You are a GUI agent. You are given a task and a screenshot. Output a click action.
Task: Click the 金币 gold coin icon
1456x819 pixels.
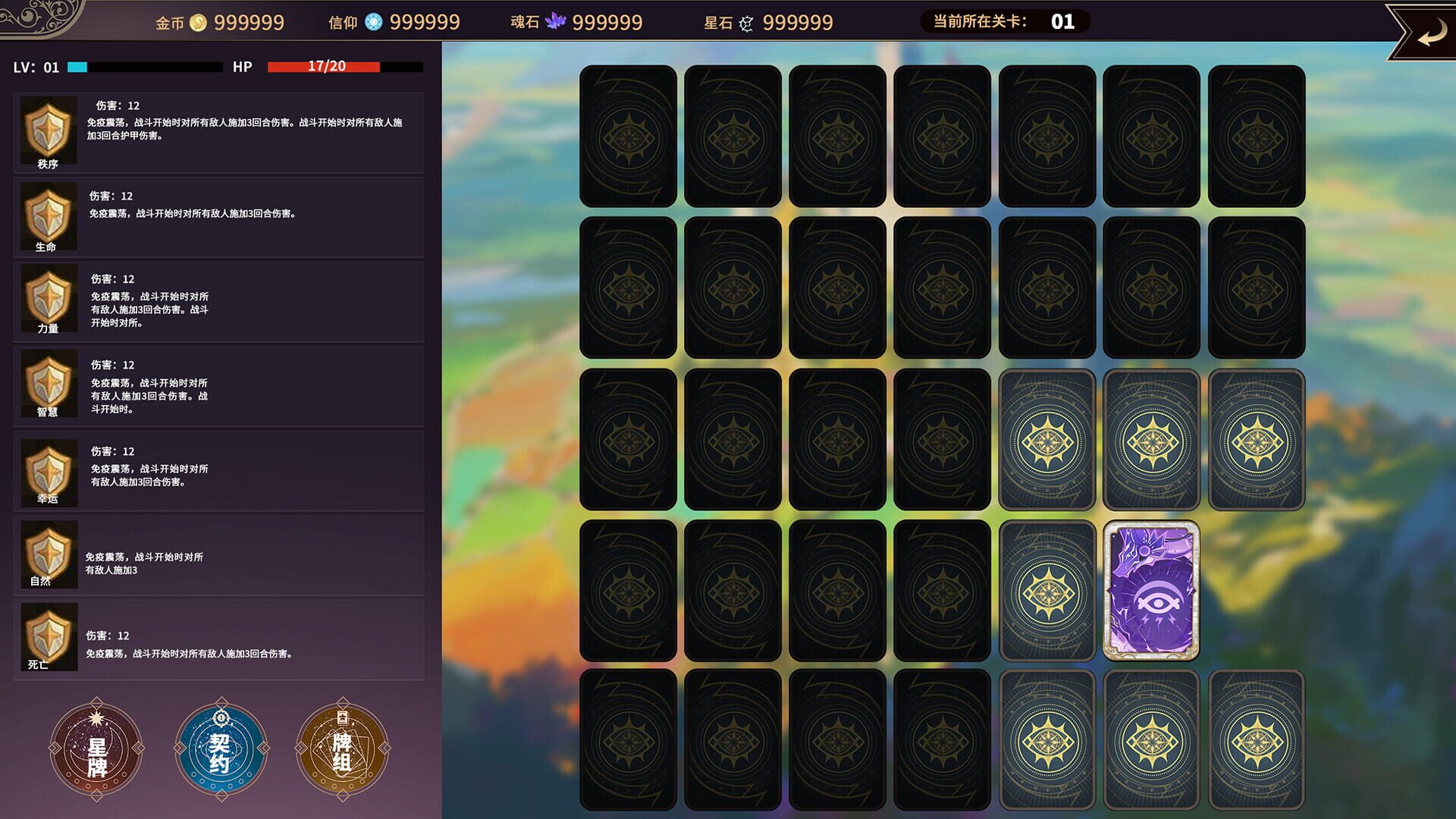coord(197,23)
